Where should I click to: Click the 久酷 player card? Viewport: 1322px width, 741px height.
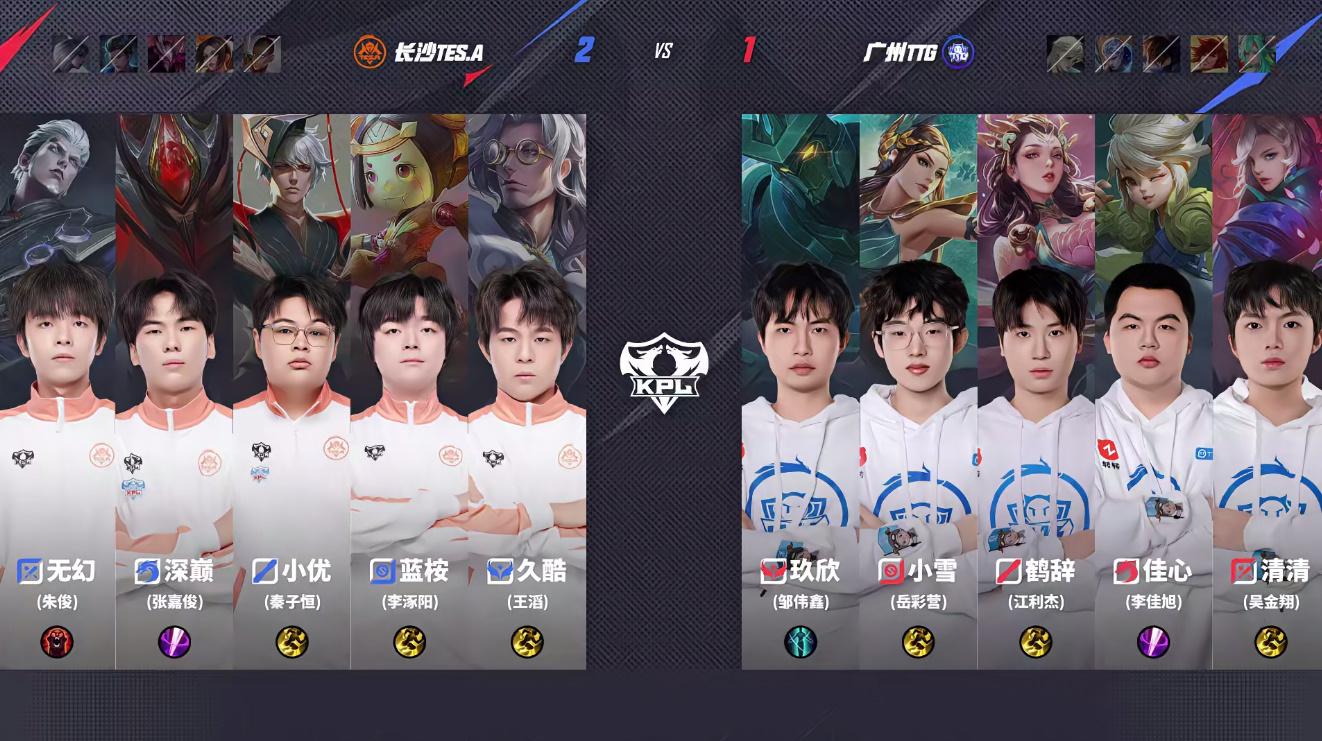[527, 390]
